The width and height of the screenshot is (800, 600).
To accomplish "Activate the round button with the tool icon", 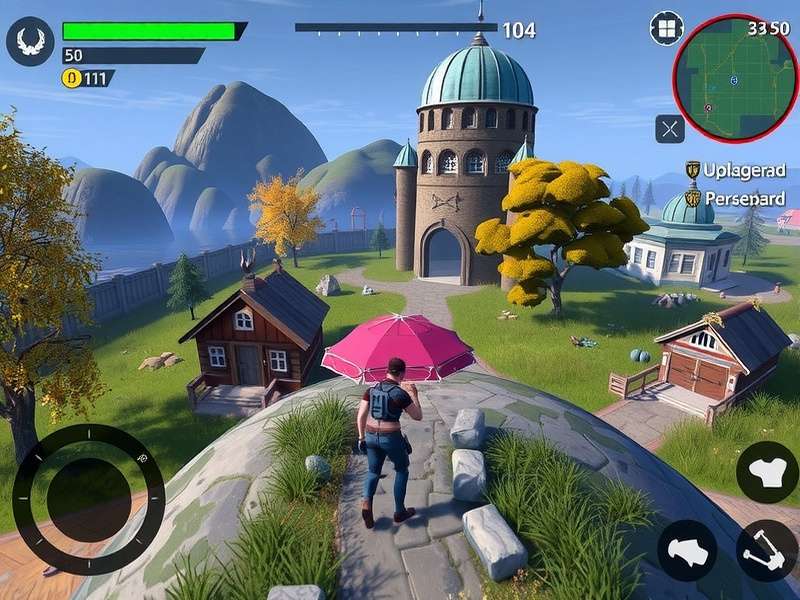I will 767,550.
